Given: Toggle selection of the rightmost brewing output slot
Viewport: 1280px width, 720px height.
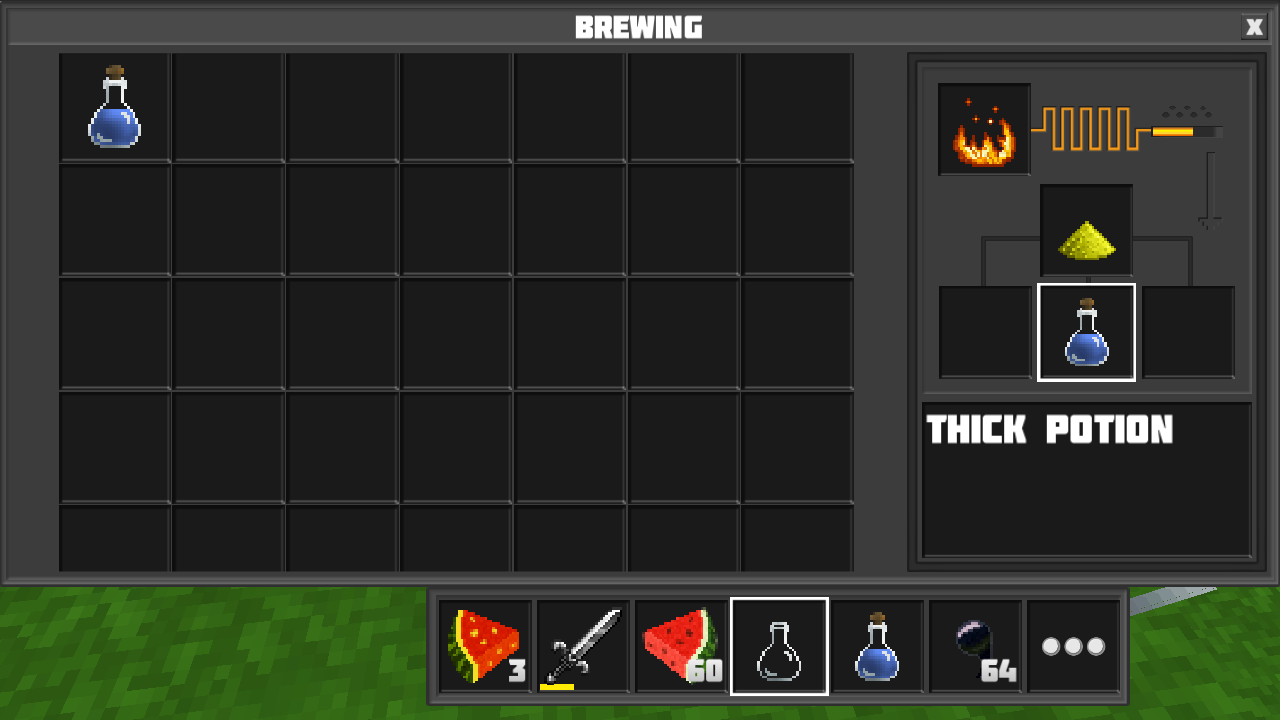Looking at the screenshot, I should click(x=1186, y=331).
